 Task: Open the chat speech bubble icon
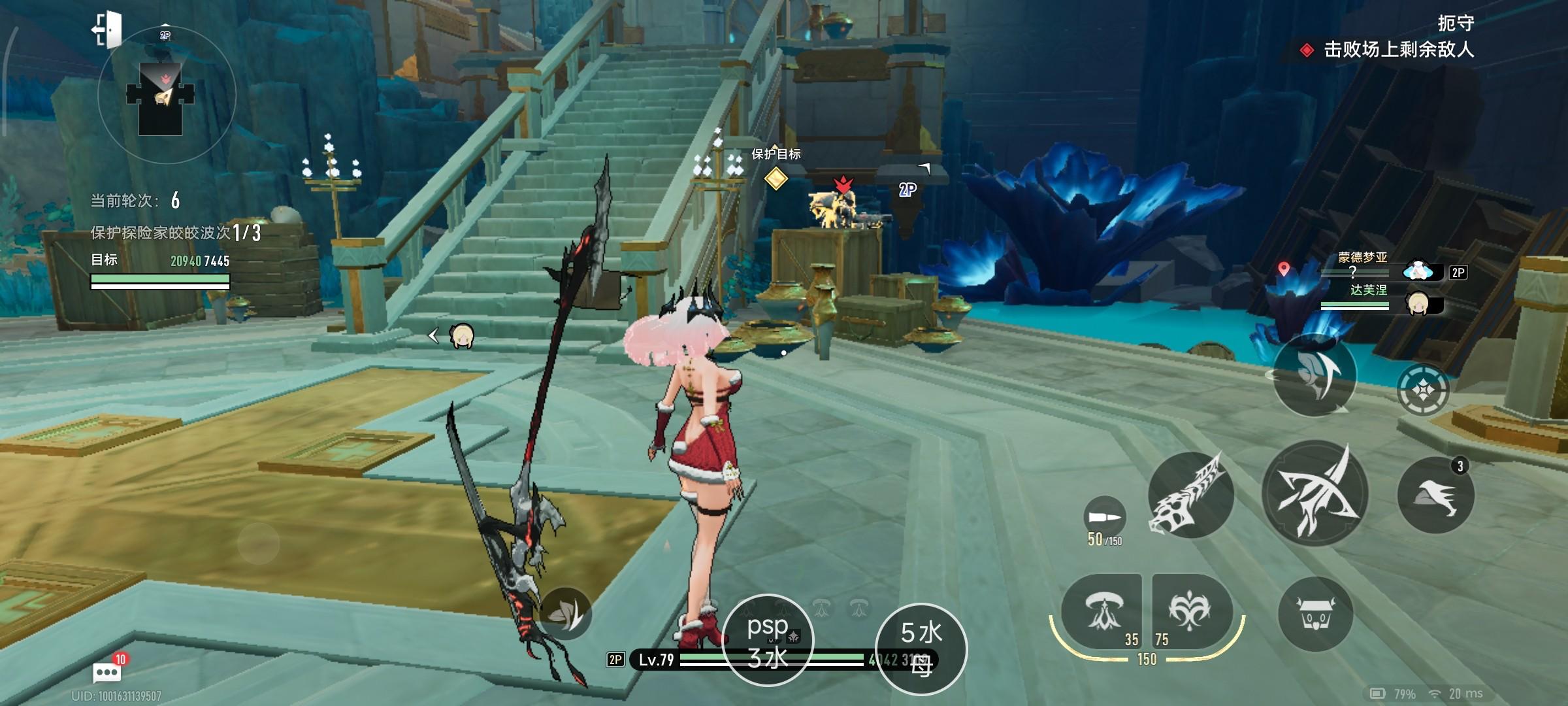pyautogui.click(x=106, y=671)
